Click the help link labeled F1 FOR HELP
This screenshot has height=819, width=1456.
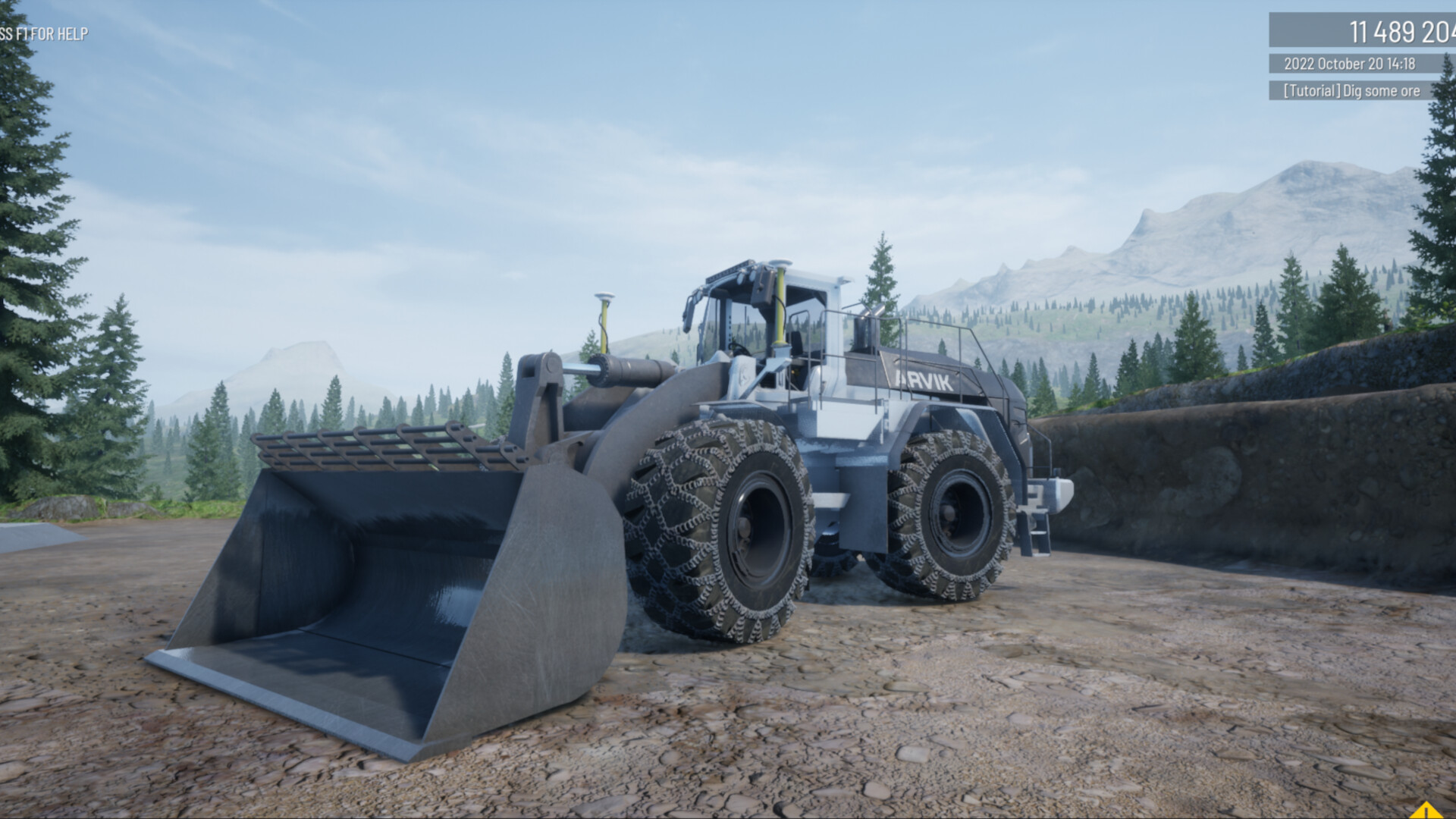click(x=53, y=33)
